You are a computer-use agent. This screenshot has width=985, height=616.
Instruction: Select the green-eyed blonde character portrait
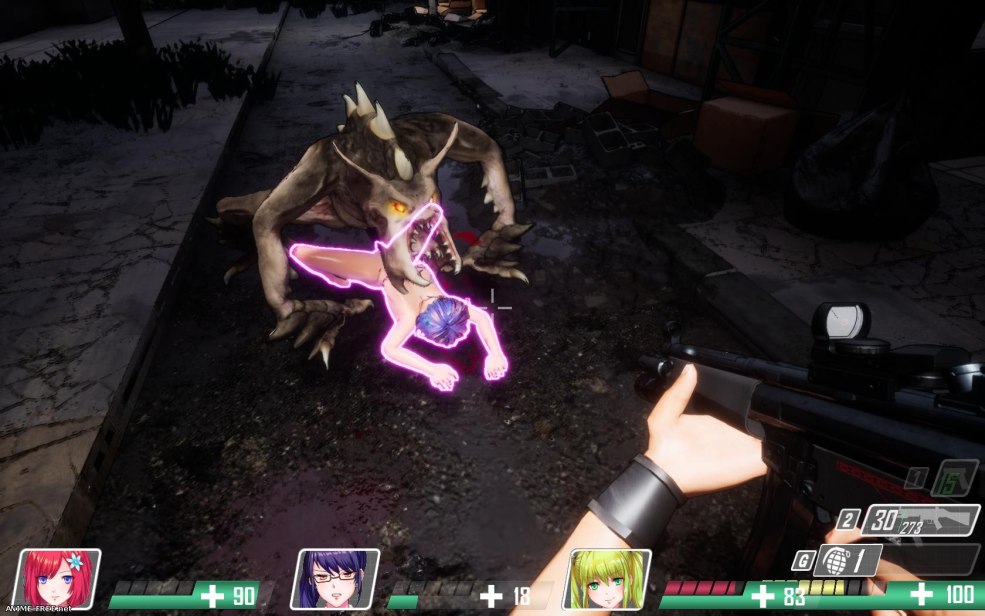click(x=607, y=579)
